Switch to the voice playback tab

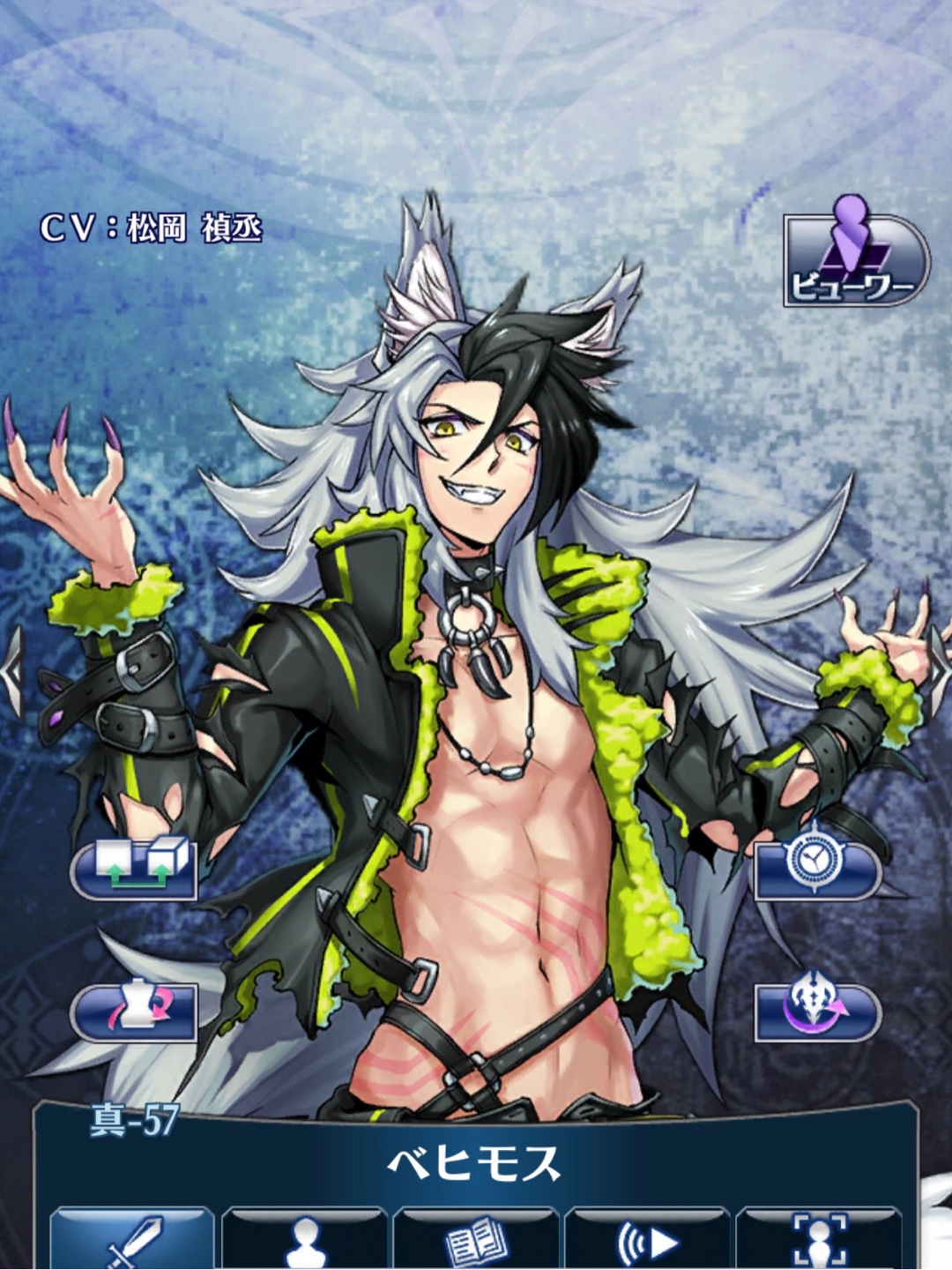[x=647, y=1239]
